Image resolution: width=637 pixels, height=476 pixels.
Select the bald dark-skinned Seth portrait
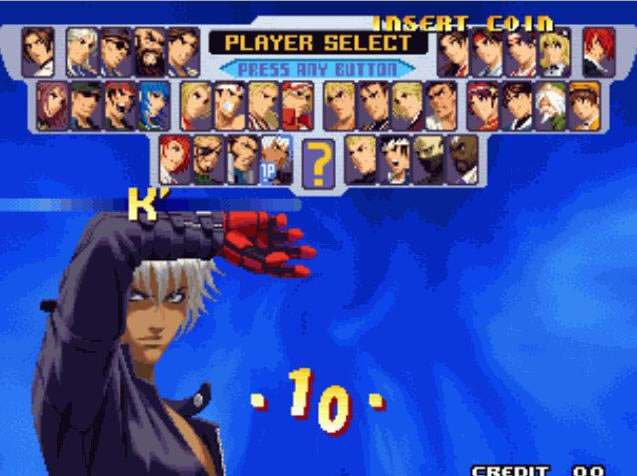[x=462, y=160]
